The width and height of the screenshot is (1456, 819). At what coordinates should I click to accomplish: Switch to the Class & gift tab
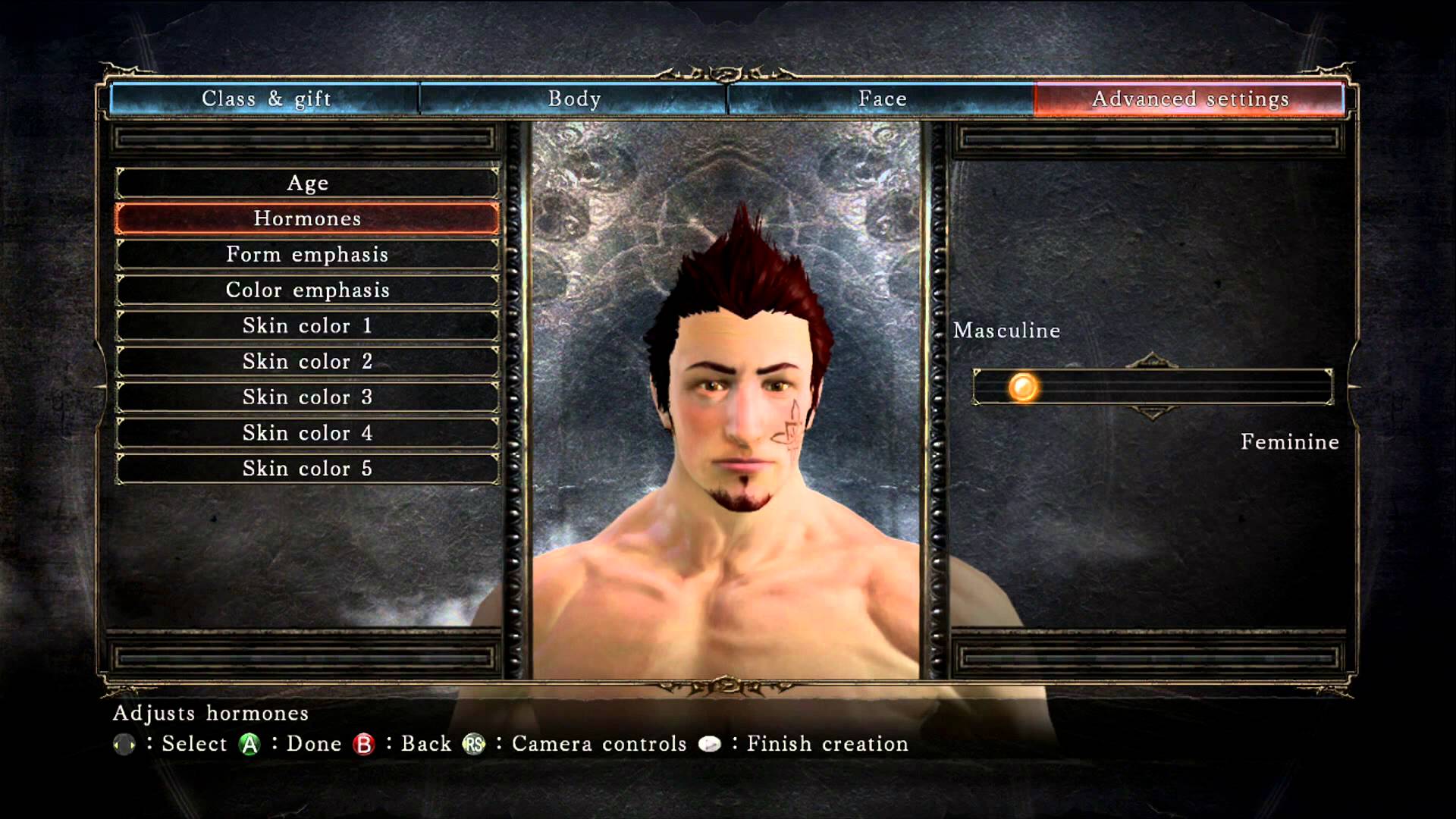[265, 99]
